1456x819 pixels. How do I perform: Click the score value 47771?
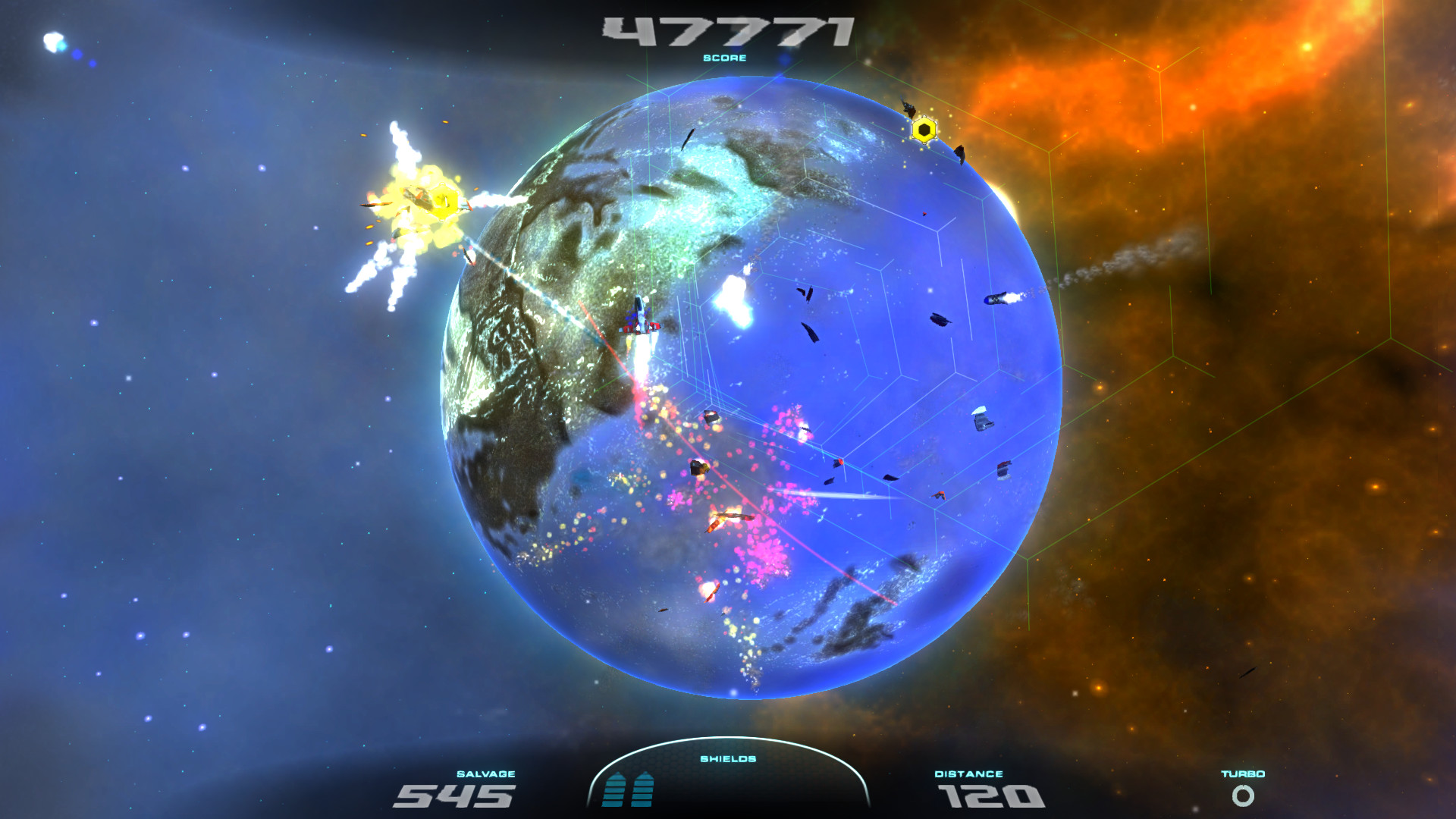[x=726, y=32]
